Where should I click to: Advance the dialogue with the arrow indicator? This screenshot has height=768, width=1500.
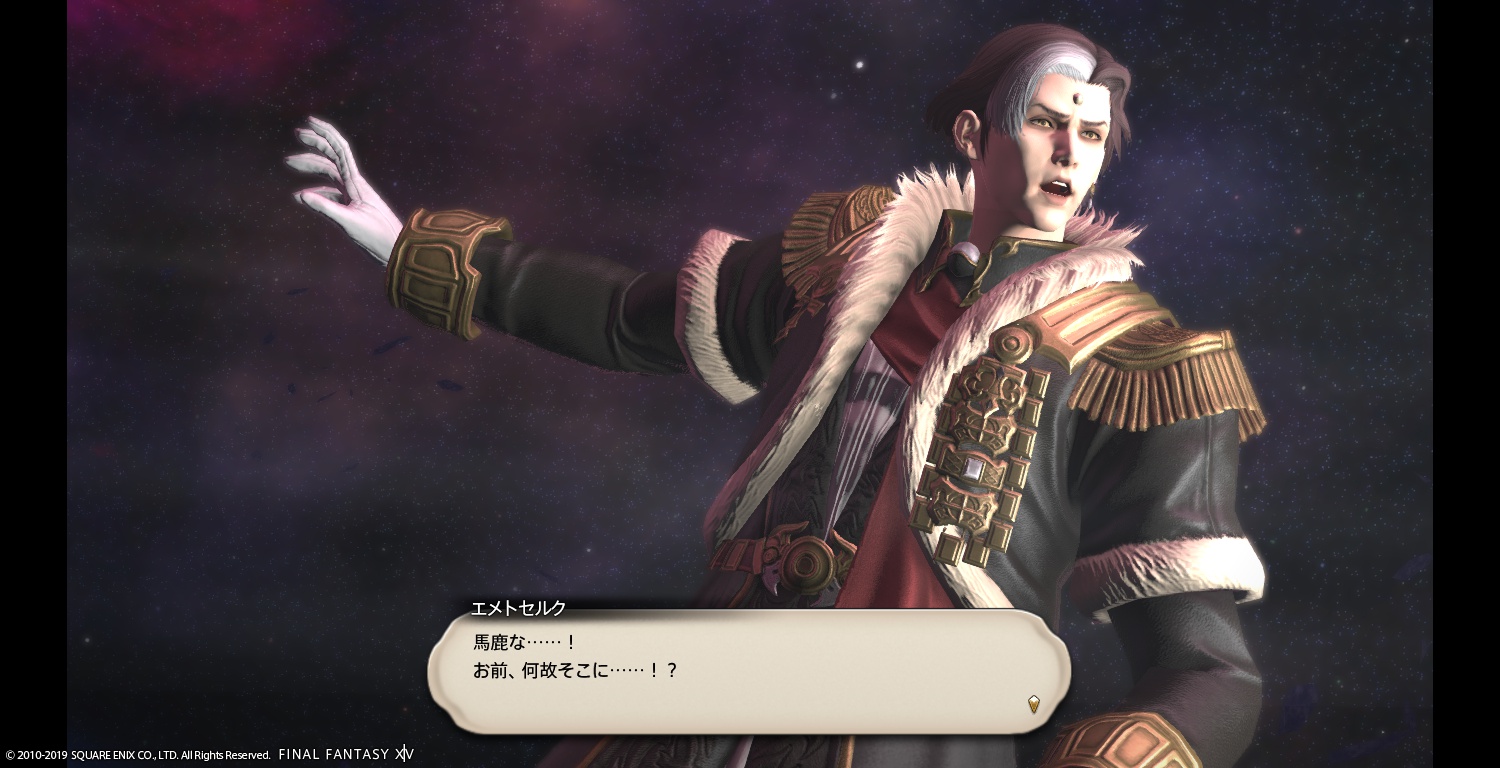coord(1034,704)
